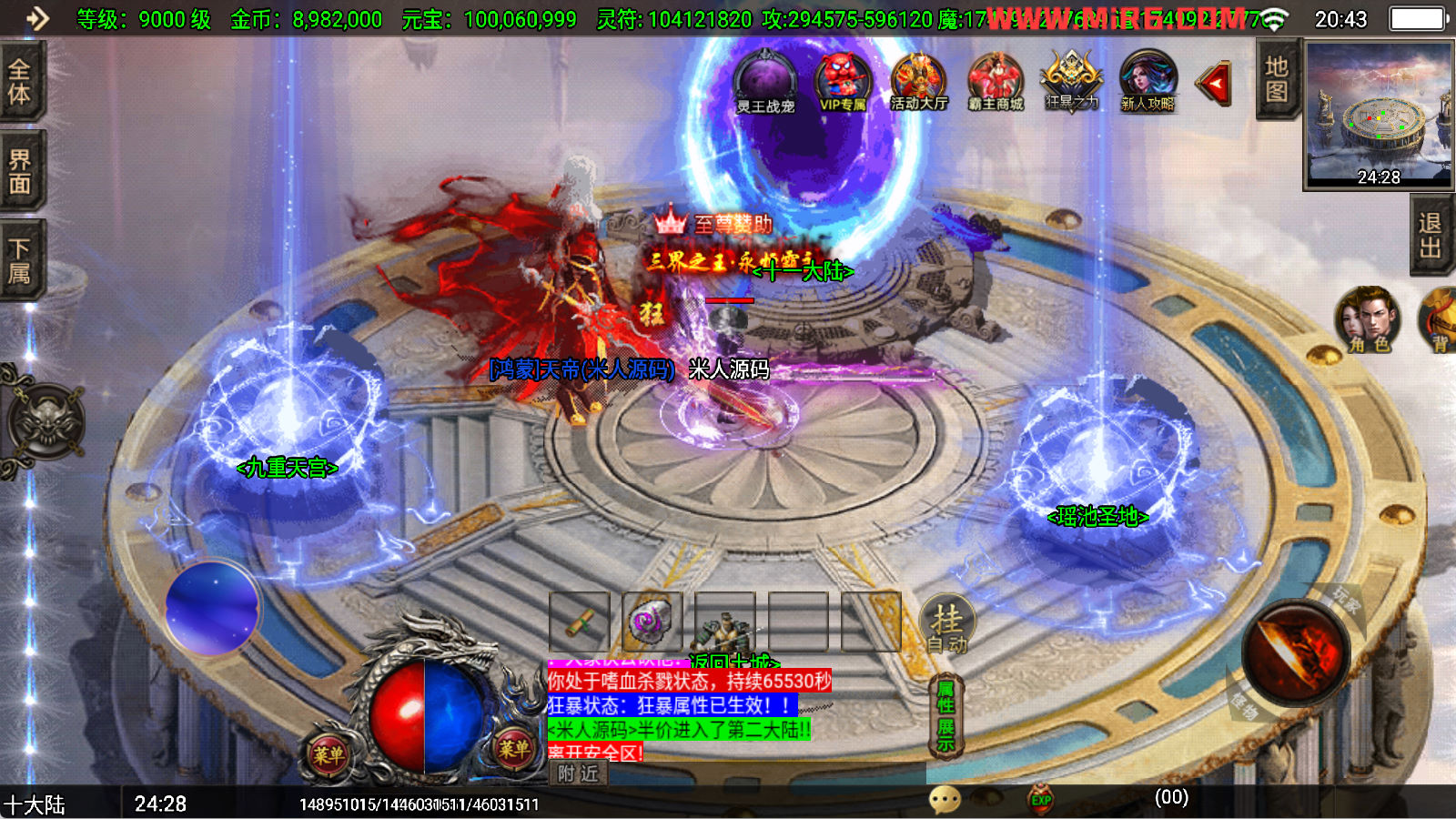Switch chat to the 附近 channel
The image size is (1456, 819).
[579, 773]
